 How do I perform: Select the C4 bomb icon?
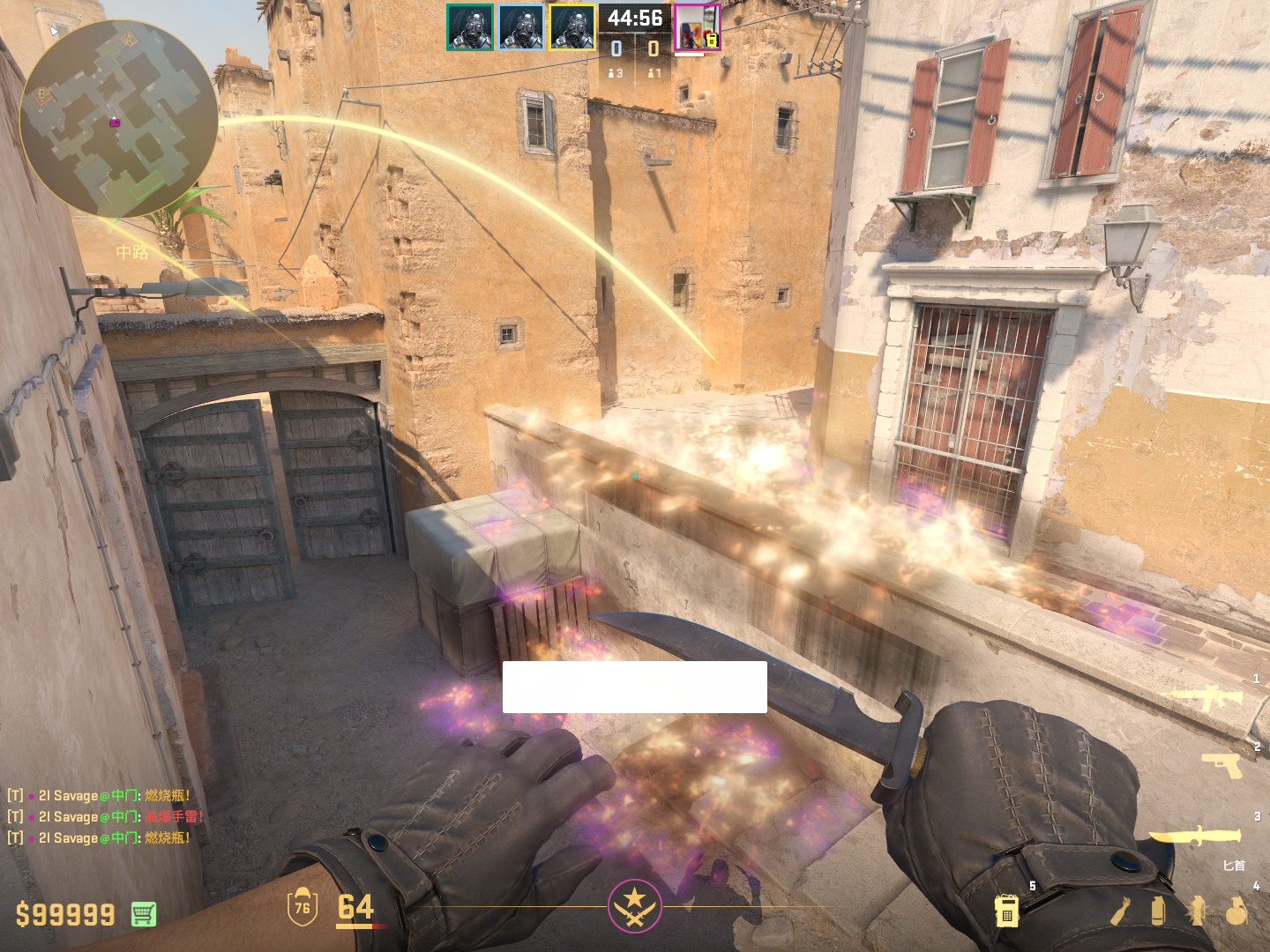click(1006, 911)
